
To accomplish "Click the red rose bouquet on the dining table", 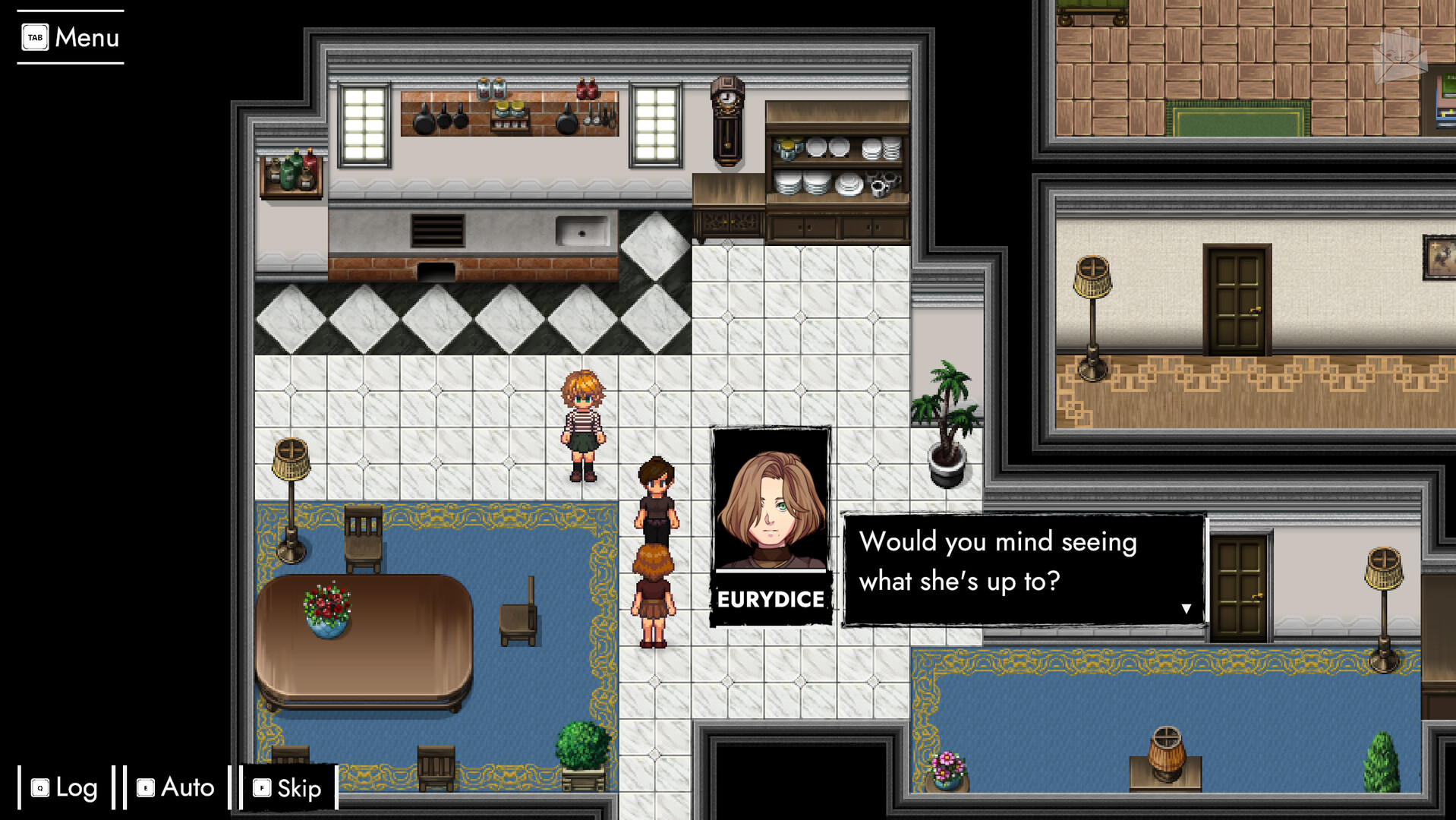I will pos(328,604).
